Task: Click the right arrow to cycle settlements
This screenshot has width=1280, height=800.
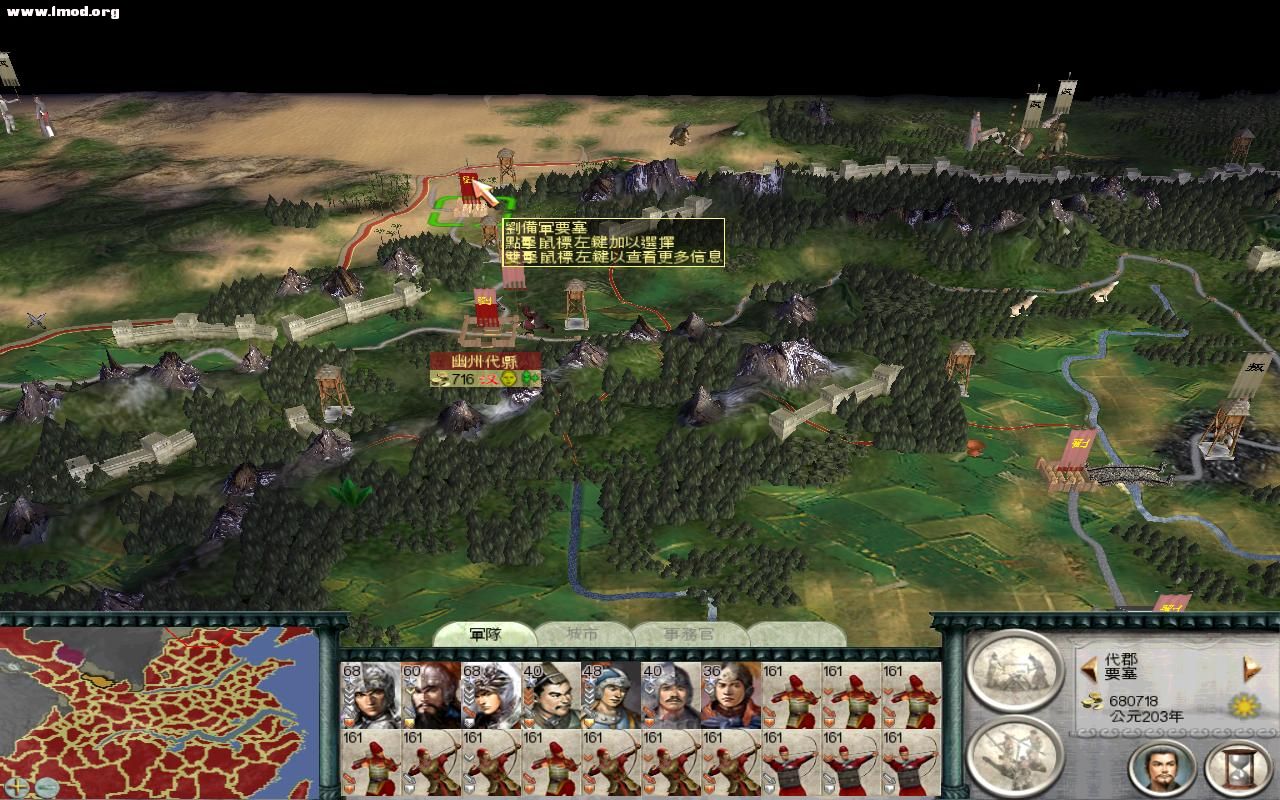Action: pyautogui.click(x=1250, y=666)
